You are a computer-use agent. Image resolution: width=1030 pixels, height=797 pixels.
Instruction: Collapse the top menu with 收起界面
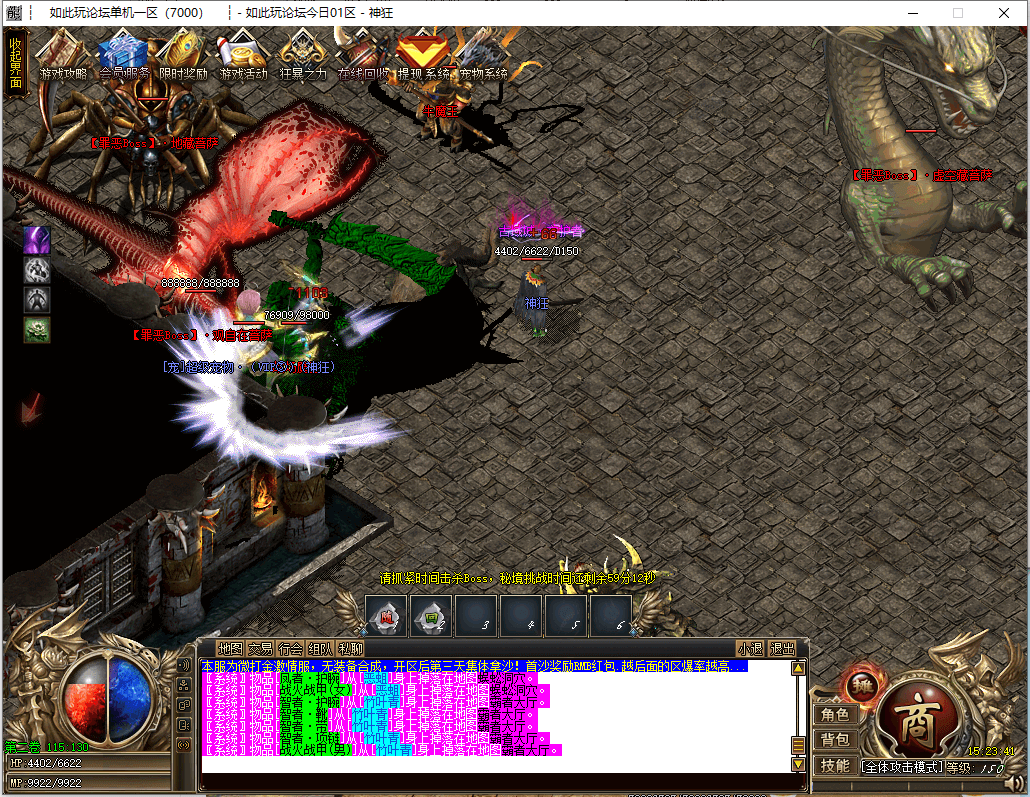point(15,63)
